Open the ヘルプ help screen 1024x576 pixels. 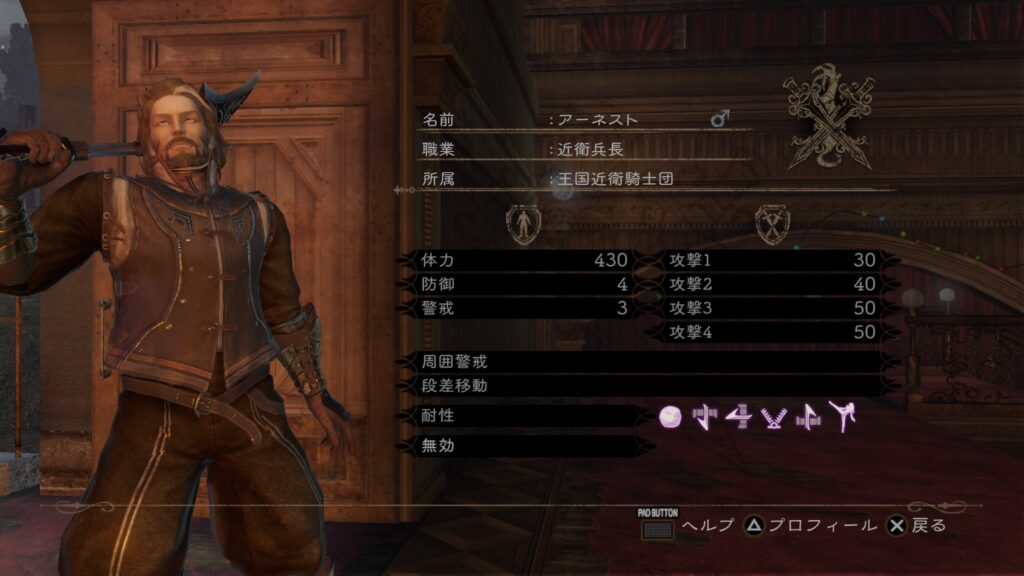click(686, 525)
